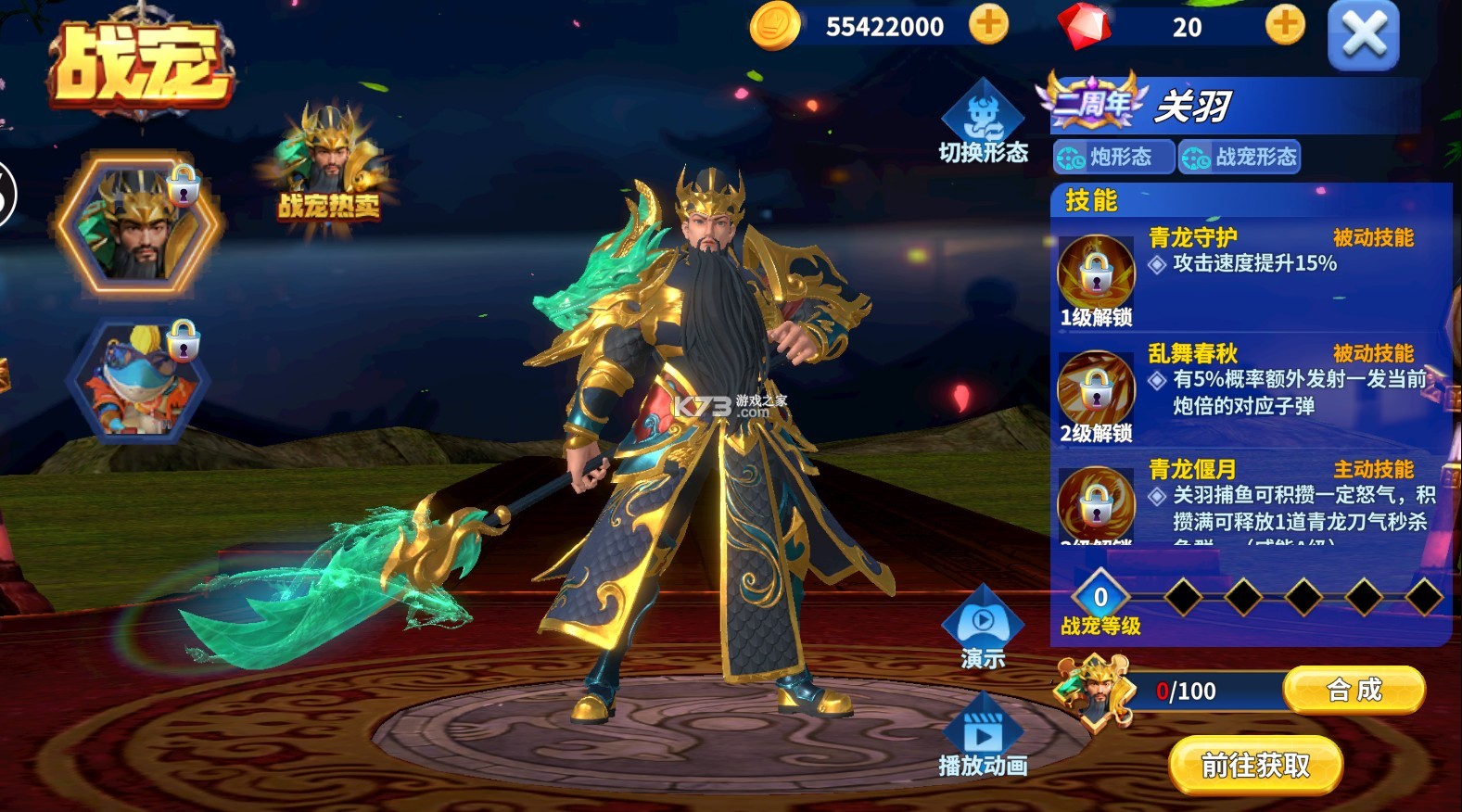View the 乱舞春秋 skill icon
Image resolution: width=1462 pixels, height=812 pixels.
(1096, 389)
